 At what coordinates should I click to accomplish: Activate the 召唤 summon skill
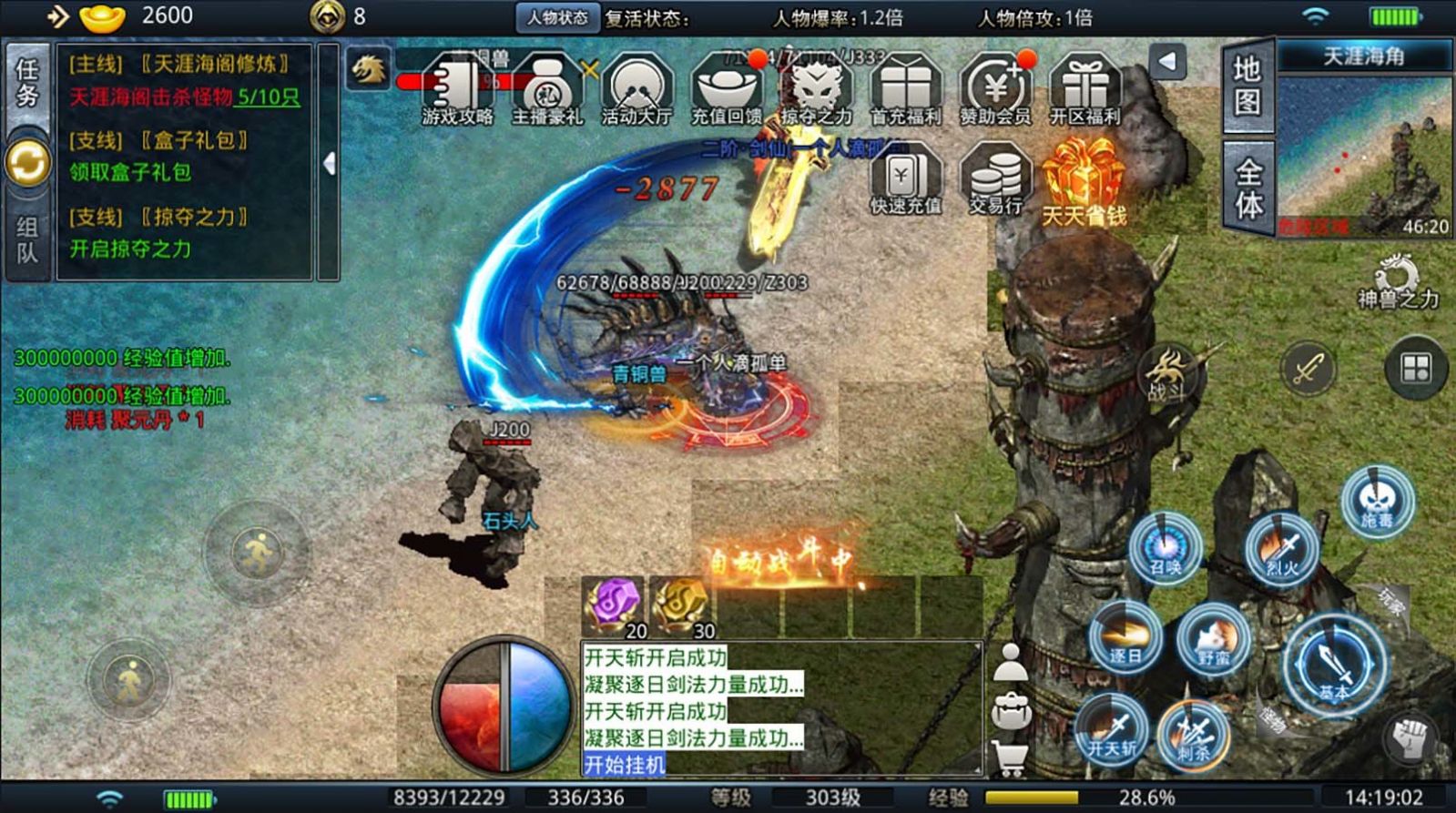click(1166, 548)
